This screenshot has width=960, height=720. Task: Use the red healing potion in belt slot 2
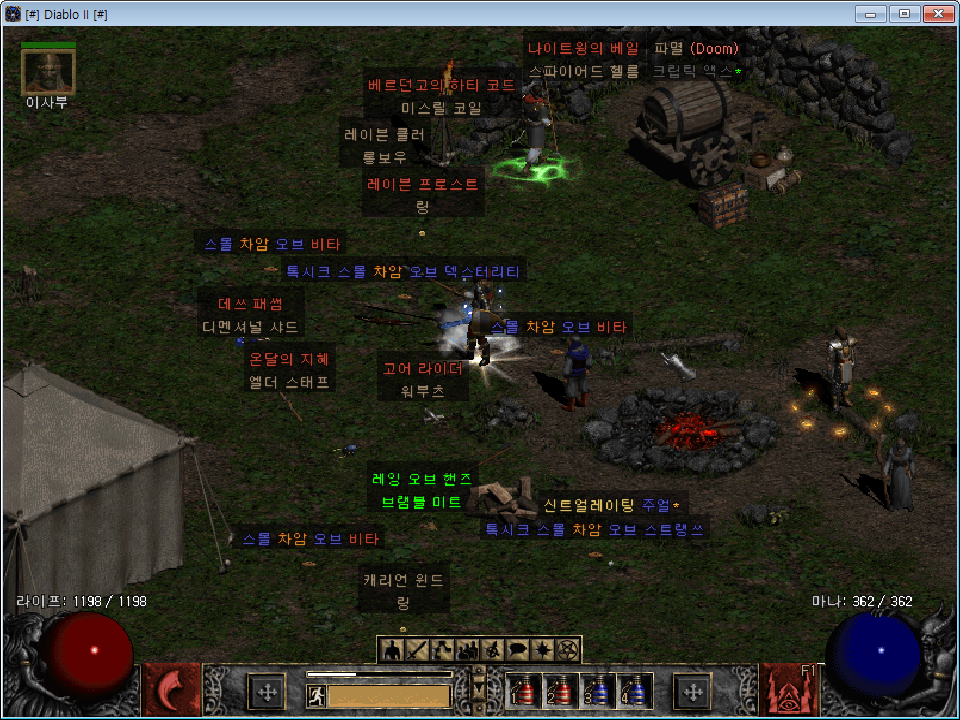coord(560,691)
